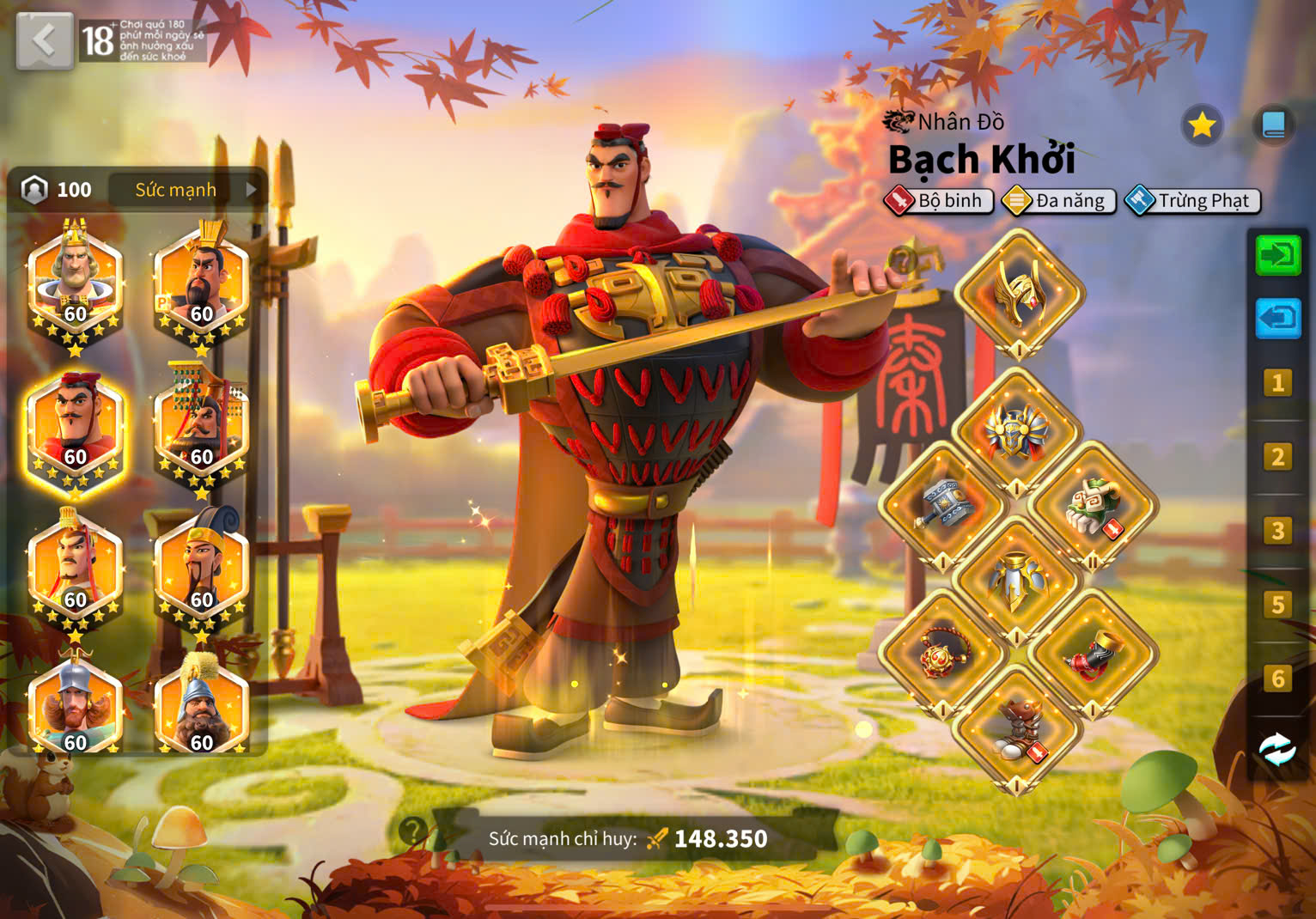Image resolution: width=1316 pixels, height=919 pixels.
Task: Go back with the arrow button
Action: [44, 40]
